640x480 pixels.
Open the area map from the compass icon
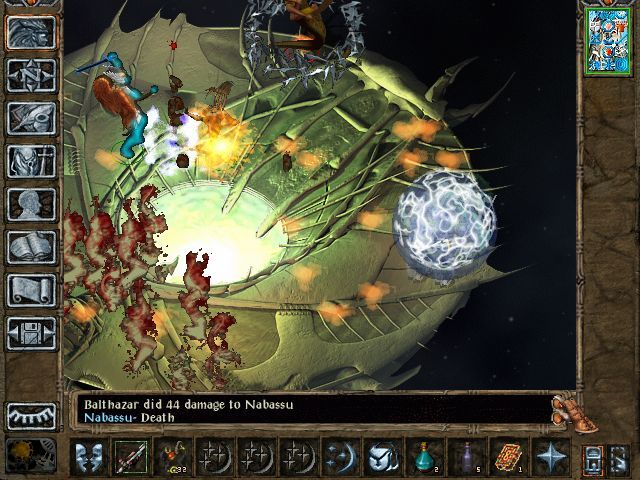coord(31,75)
